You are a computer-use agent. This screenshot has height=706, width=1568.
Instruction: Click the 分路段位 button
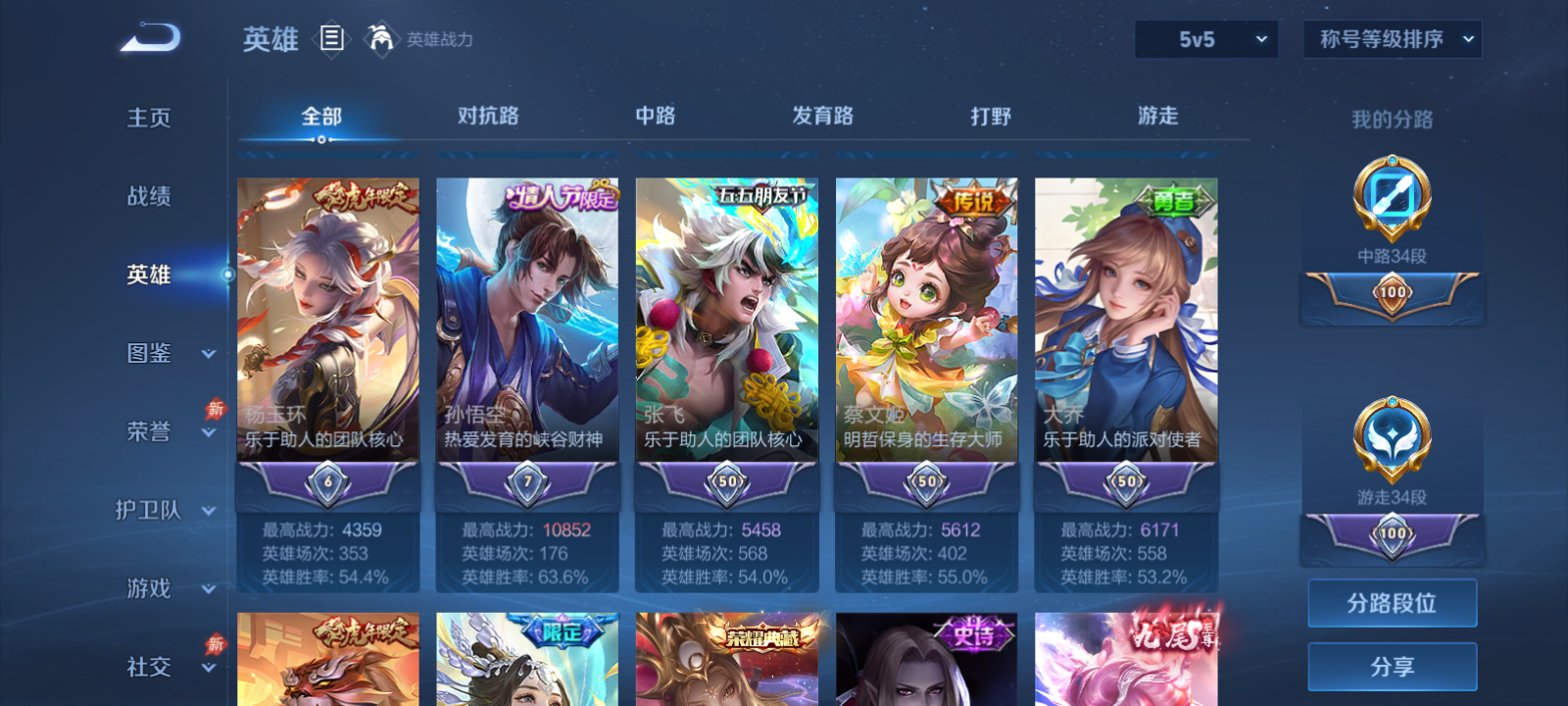pyautogui.click(x=1393, y=603)
